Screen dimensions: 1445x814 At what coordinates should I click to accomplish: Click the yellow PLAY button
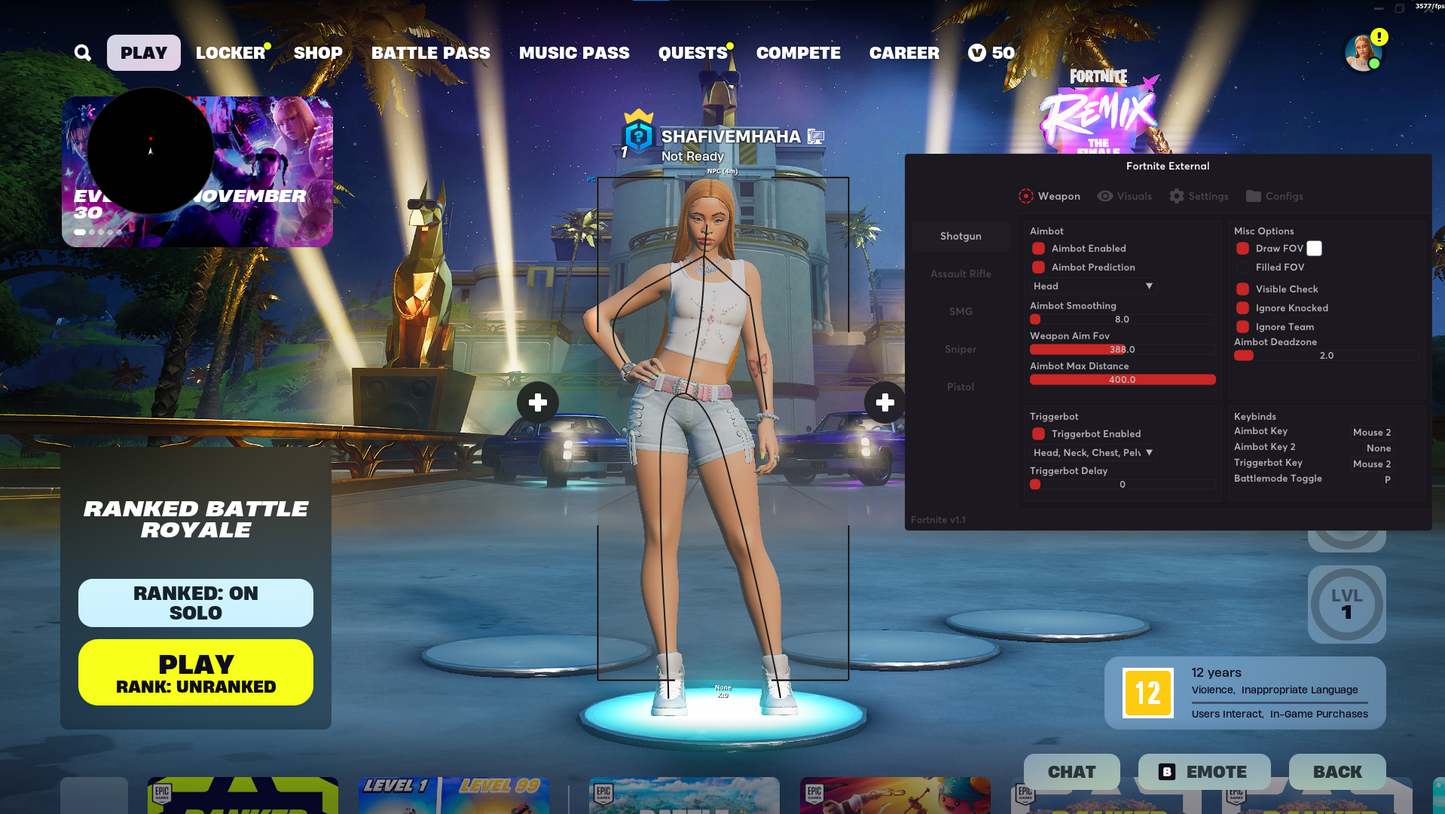(x=195, y=672)
